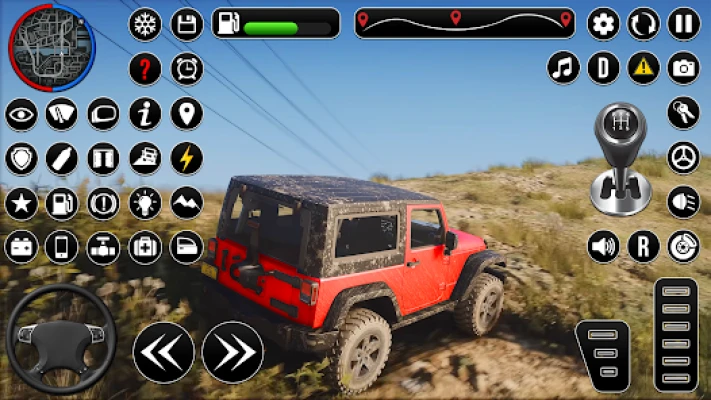Select the car keys icon
The height and width of the screenshot is (400, 711).
pos(684,113)
